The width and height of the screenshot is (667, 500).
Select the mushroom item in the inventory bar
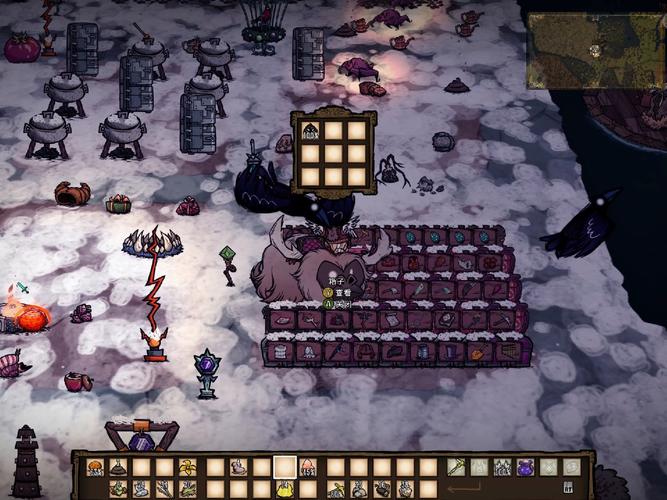pos(95,467)
